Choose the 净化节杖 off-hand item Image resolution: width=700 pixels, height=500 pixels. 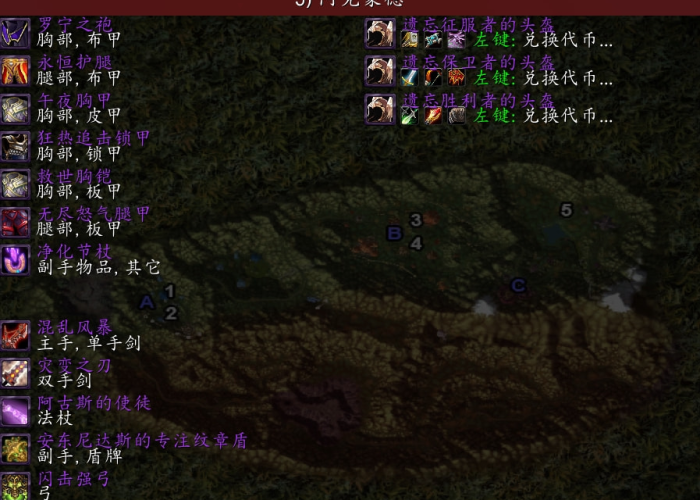click(74, 252)
